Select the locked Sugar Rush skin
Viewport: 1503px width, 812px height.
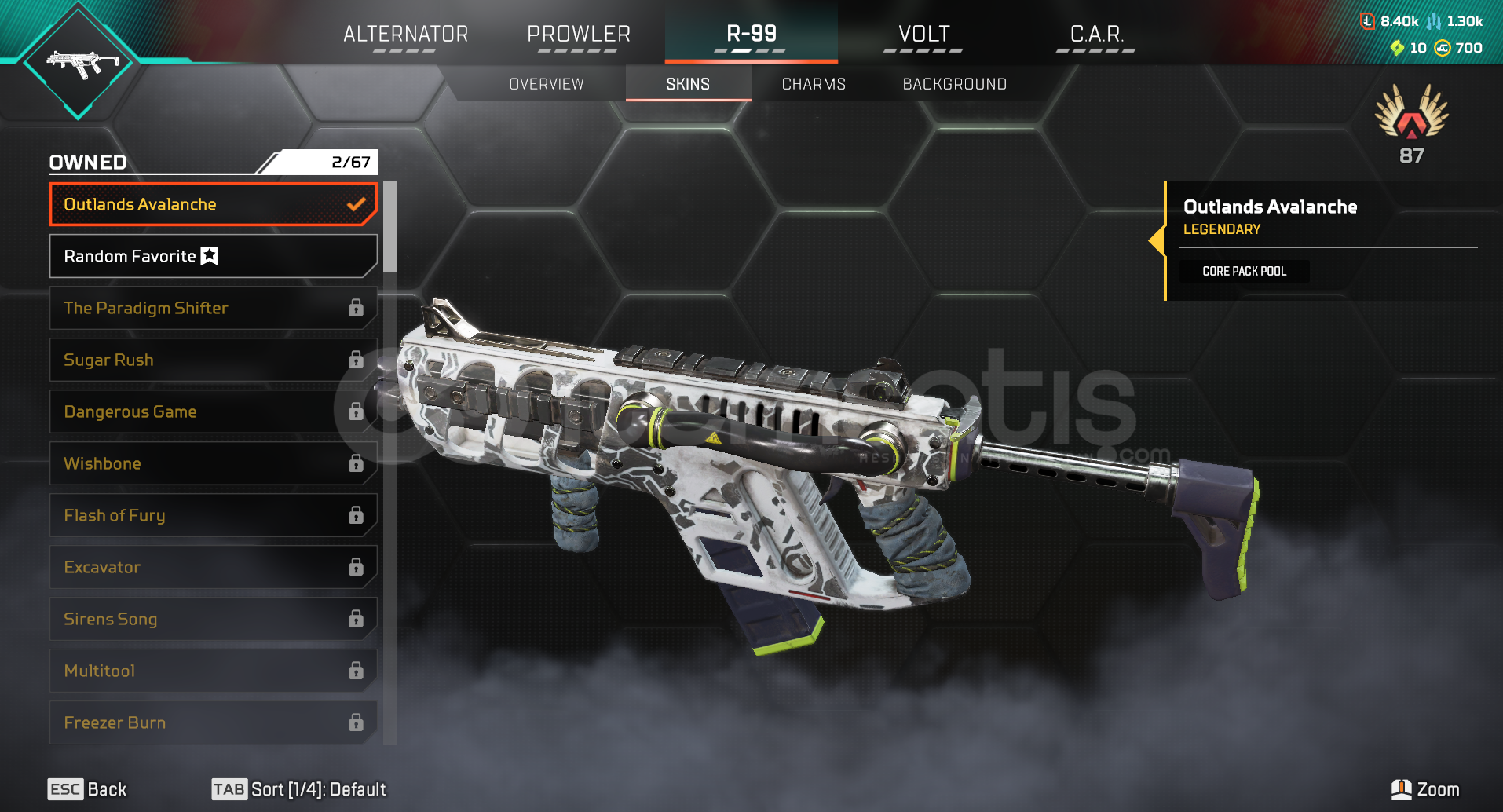(x=213, y=360)
